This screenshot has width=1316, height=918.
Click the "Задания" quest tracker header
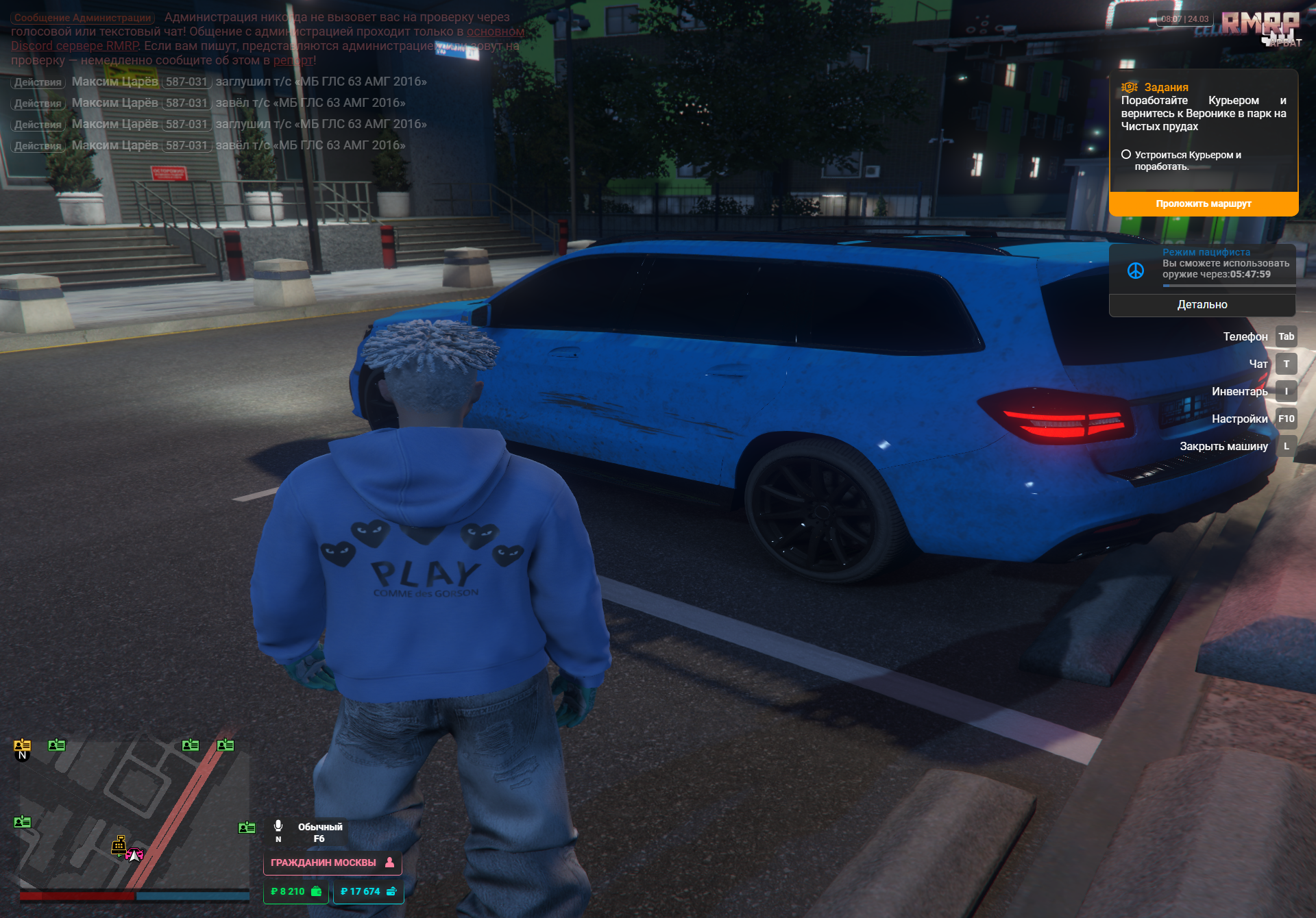[x=1166, y=87]
